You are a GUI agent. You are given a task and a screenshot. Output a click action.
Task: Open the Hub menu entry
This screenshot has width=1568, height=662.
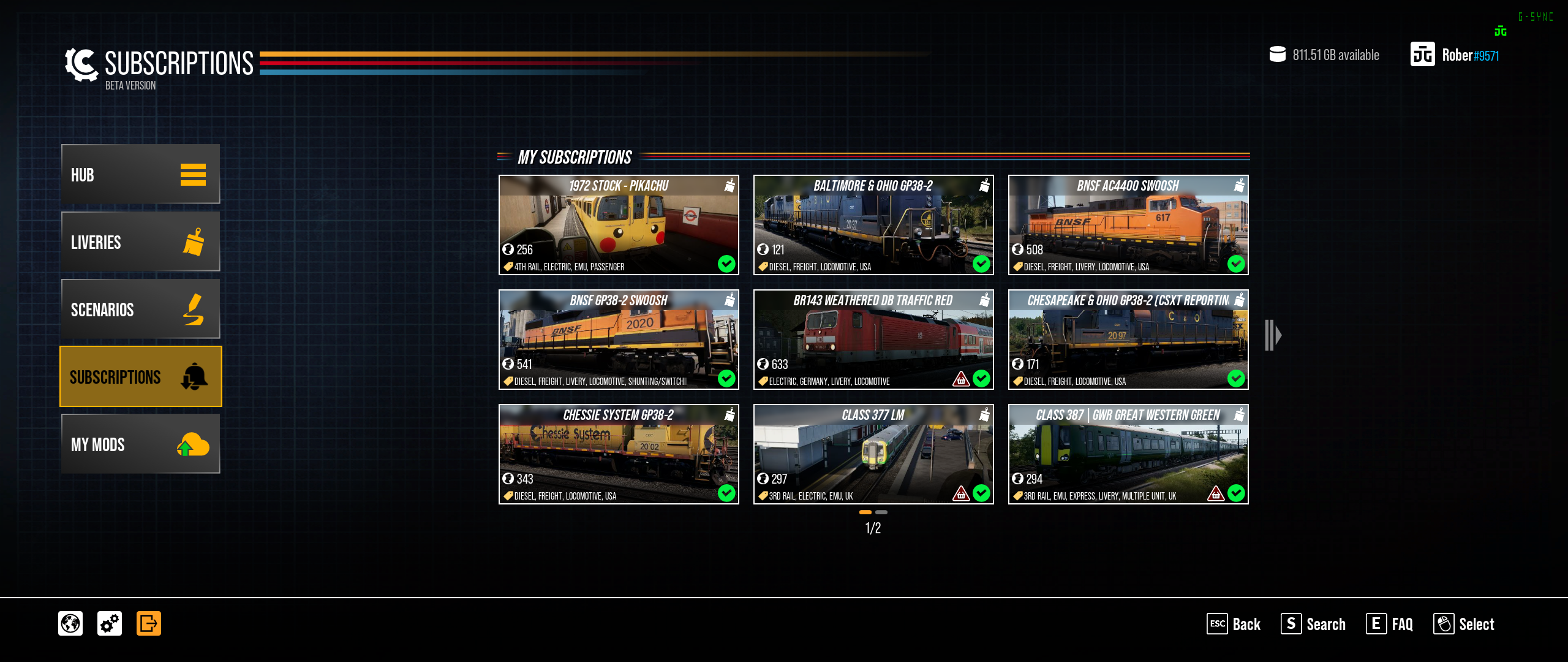click(x=140, y=175)
